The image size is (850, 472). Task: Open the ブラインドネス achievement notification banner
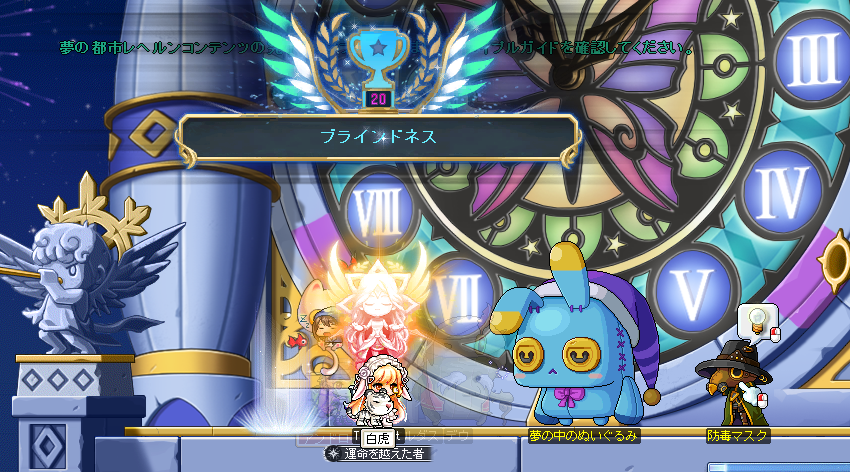coord(377,137)
